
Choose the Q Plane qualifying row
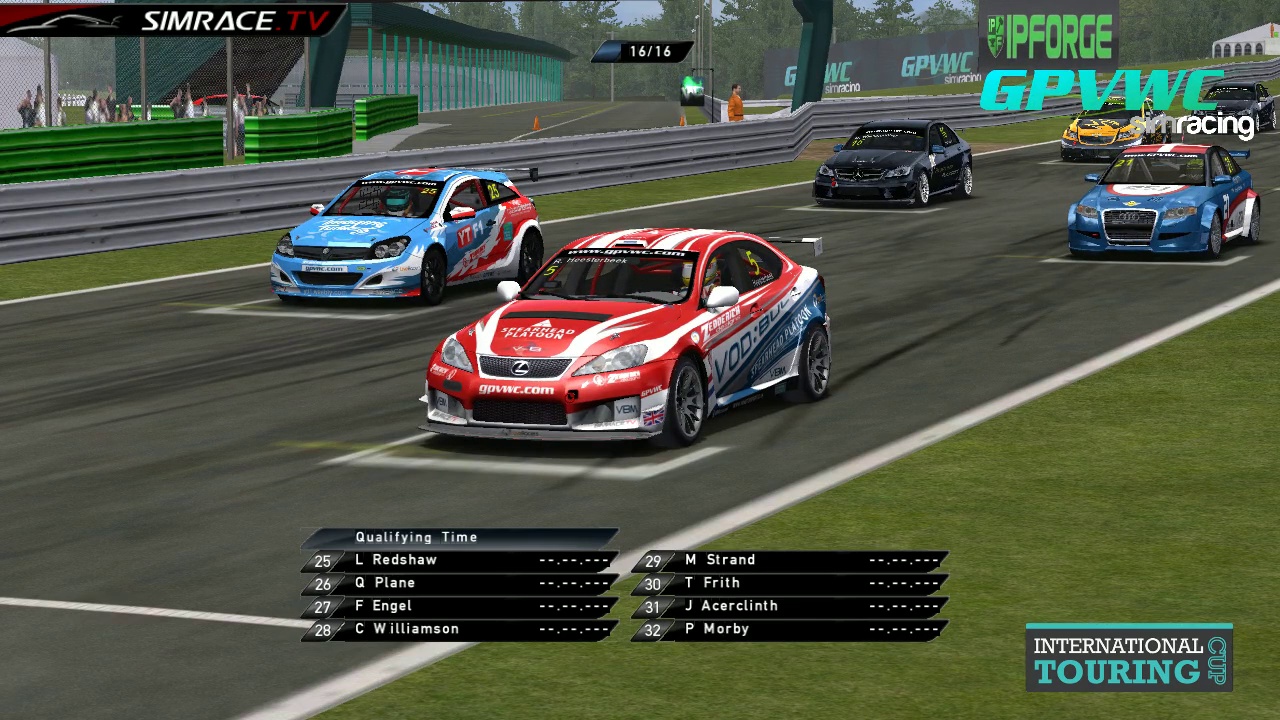tap(460, 584)
